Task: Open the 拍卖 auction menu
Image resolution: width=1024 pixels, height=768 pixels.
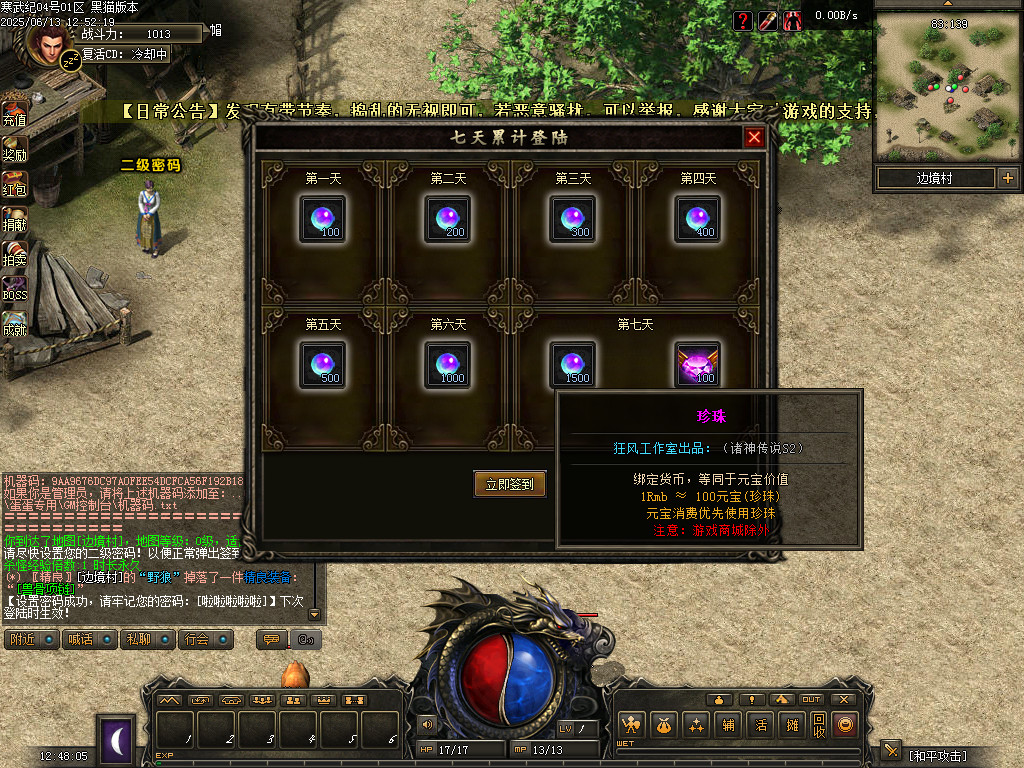Action: pos(14,253)
